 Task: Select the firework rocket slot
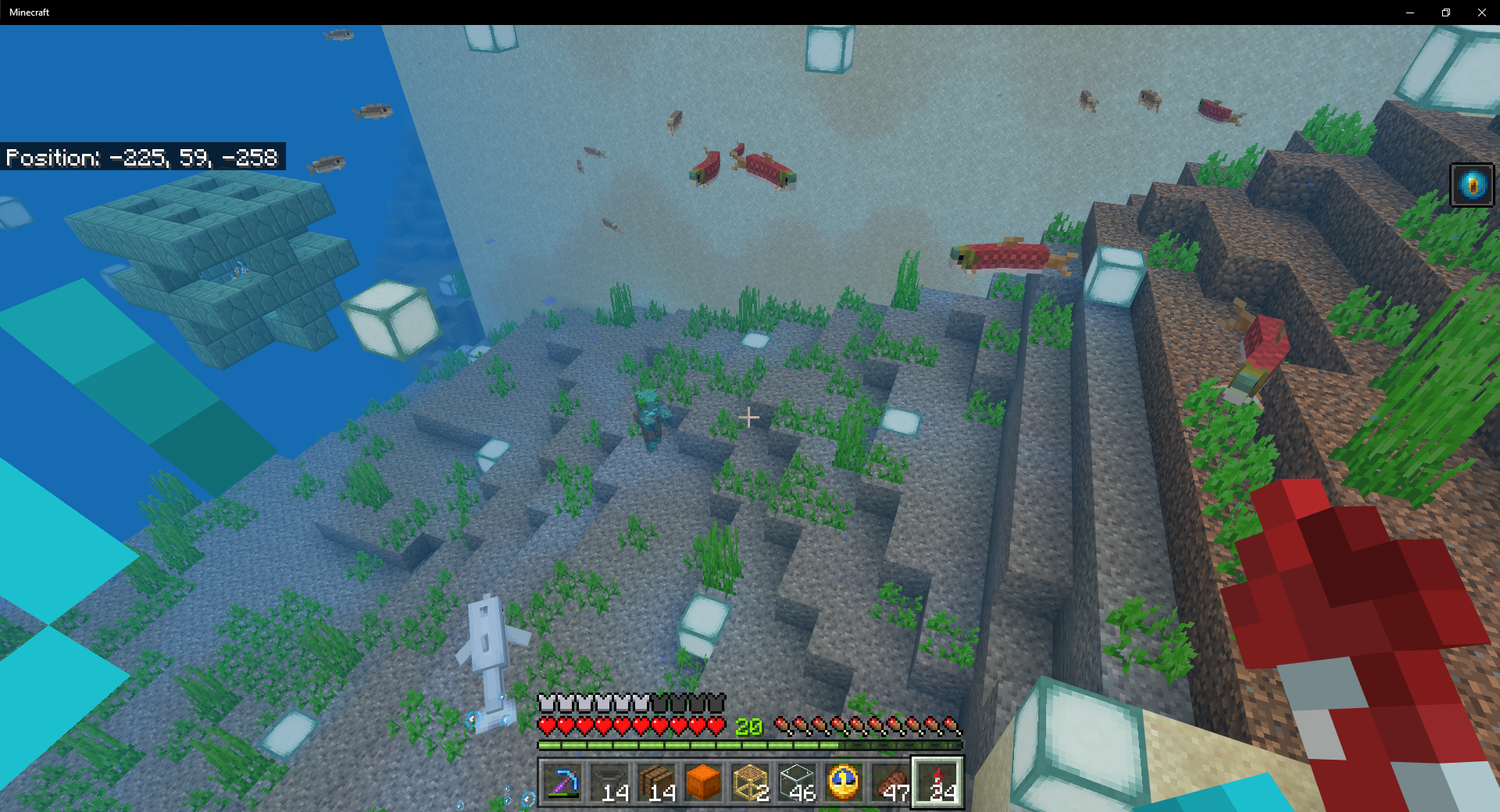[937, 782]
